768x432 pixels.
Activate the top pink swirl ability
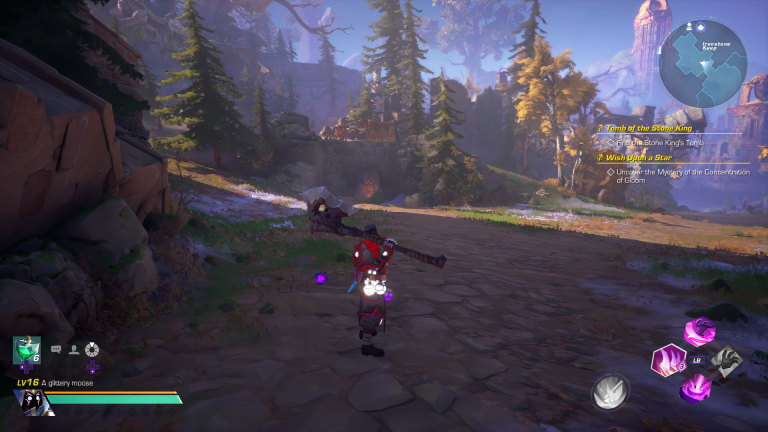(x=699, y=332)
